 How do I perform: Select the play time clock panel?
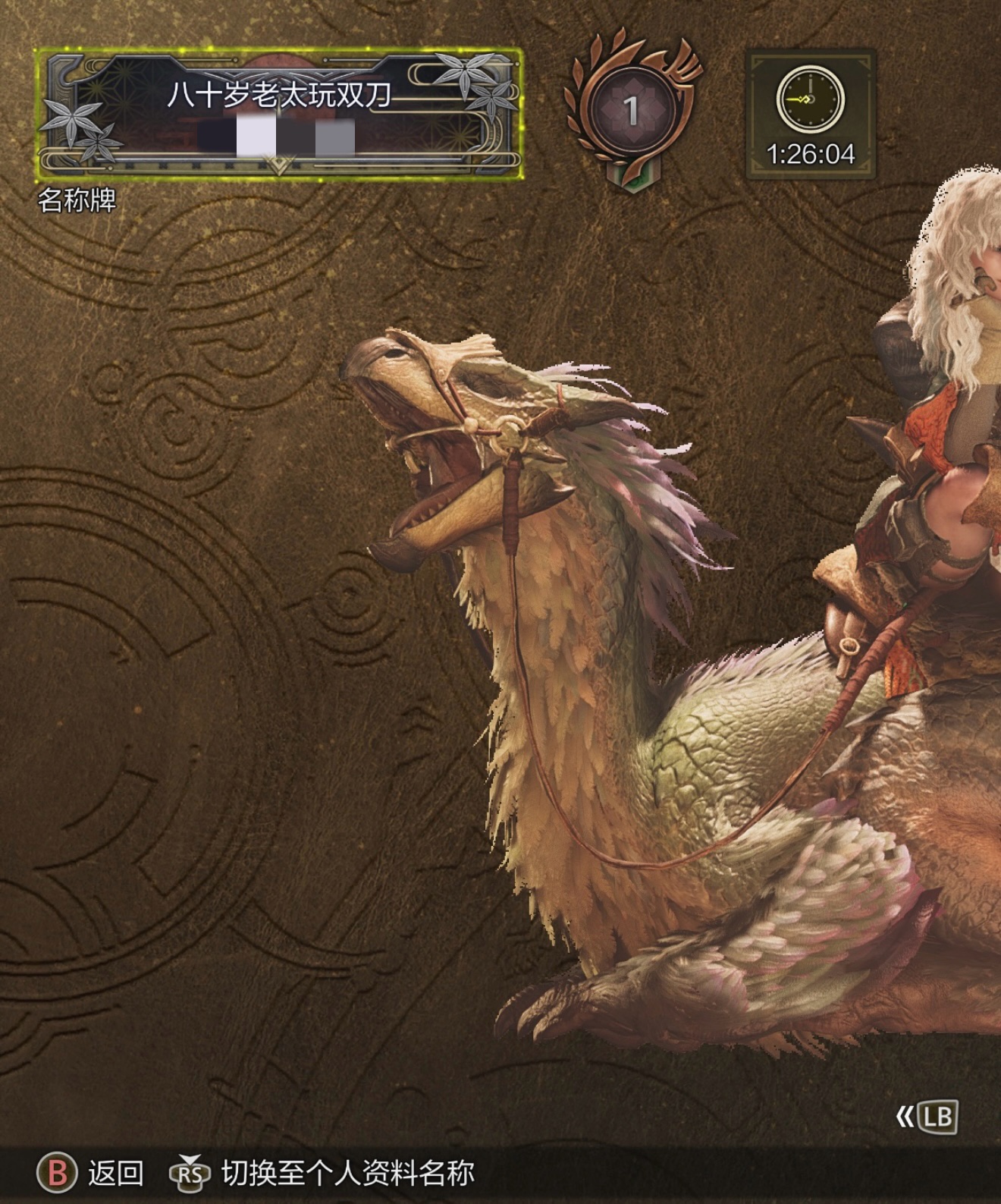[x=810, y=115]
